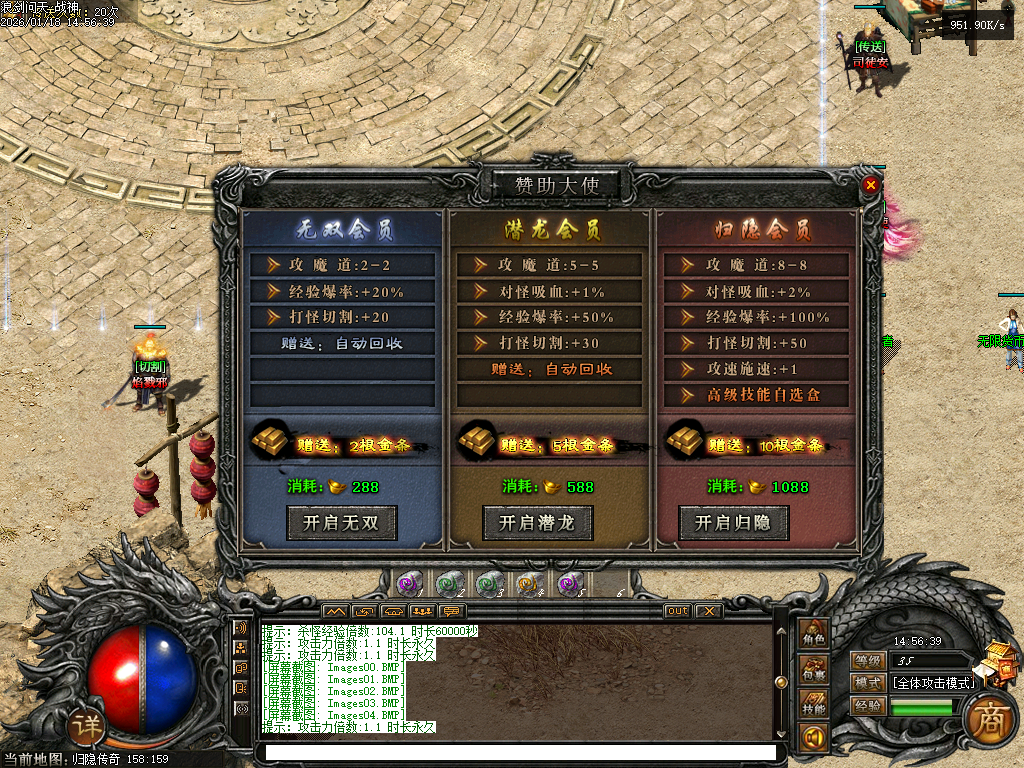Click the 等级 level button
1024x768 pixels.
pos(868,660)
